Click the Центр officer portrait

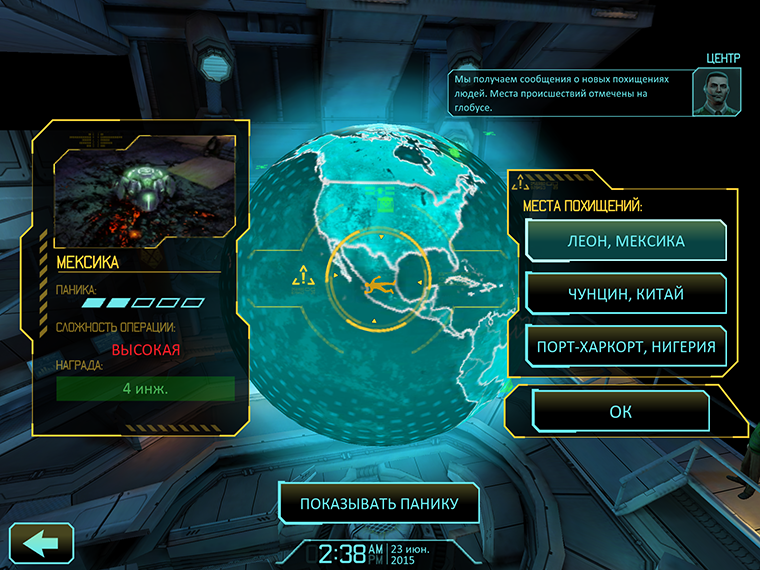tap(717, 92)
